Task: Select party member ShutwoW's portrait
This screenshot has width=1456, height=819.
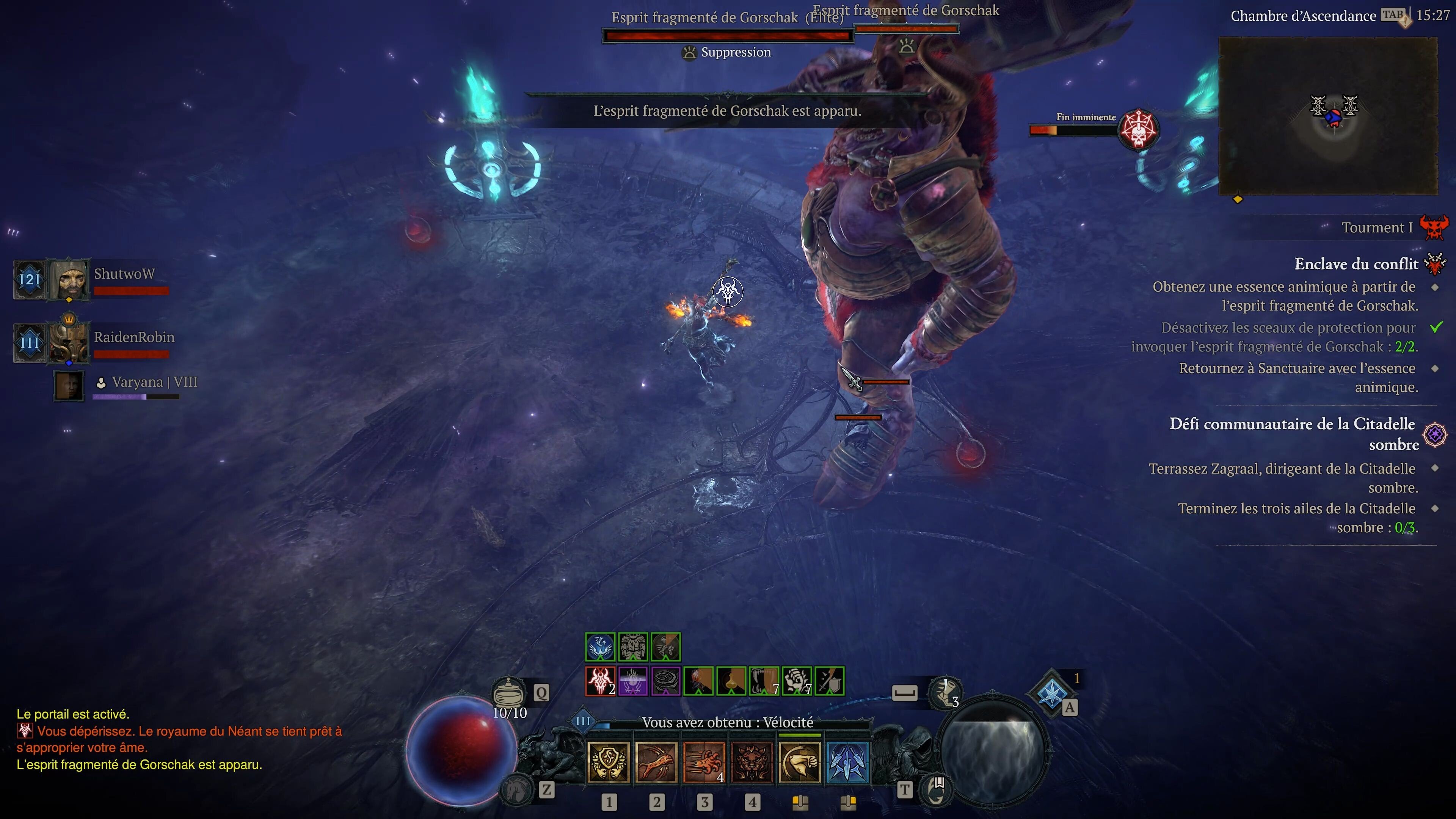Action: [x=69, y=279]
